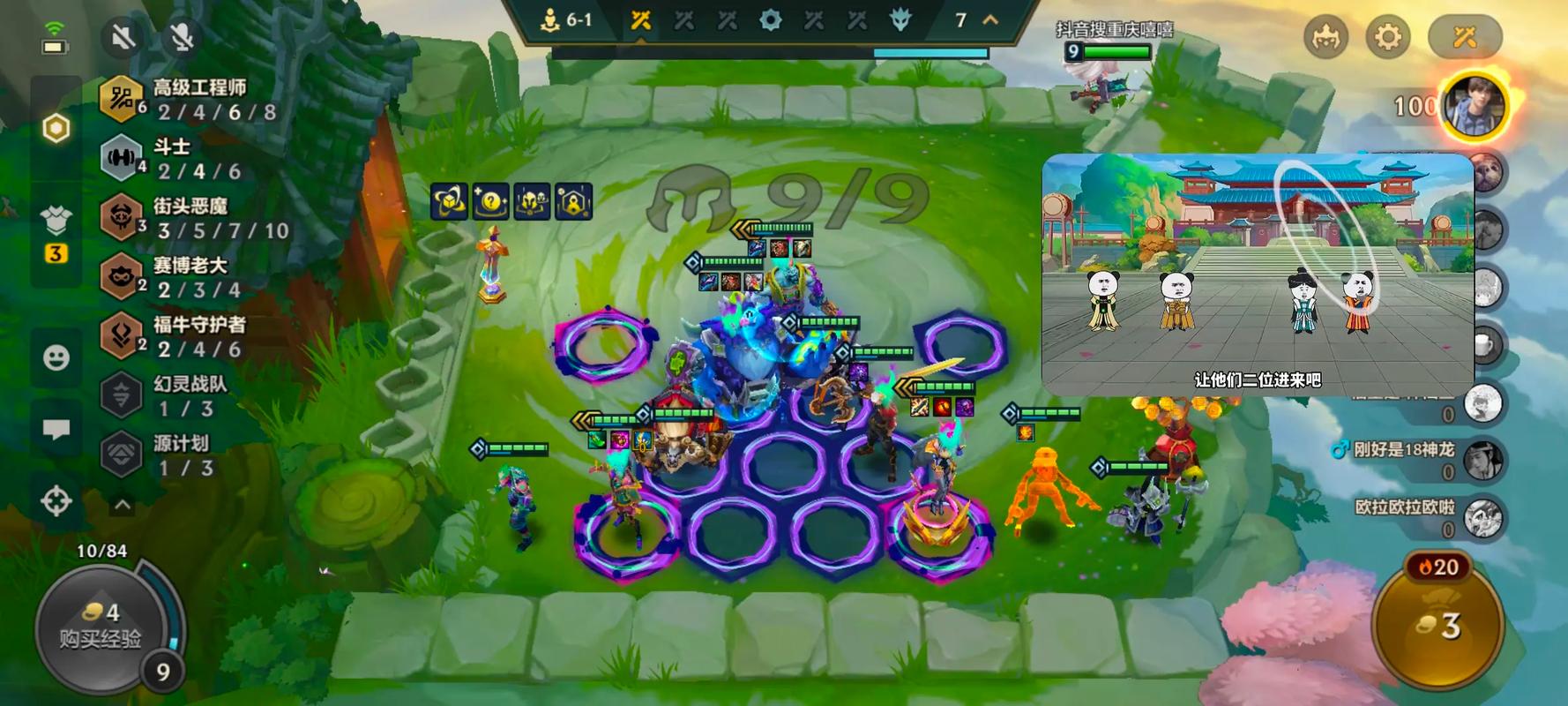
Task: Open the chat speech bubble
Action: (56, 430)
